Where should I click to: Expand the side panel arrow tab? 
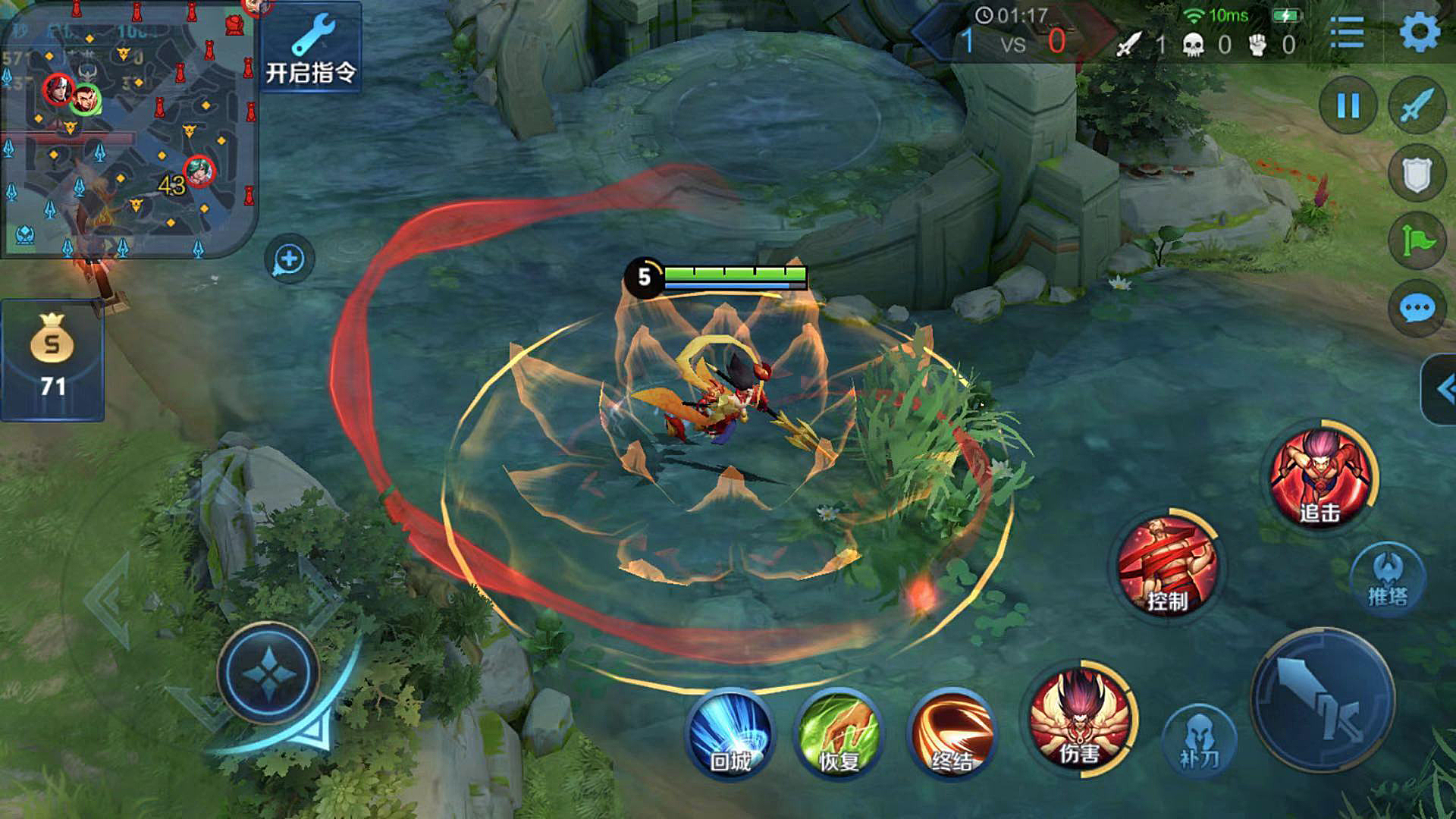pyautogui.click(x=1441, y=390)
